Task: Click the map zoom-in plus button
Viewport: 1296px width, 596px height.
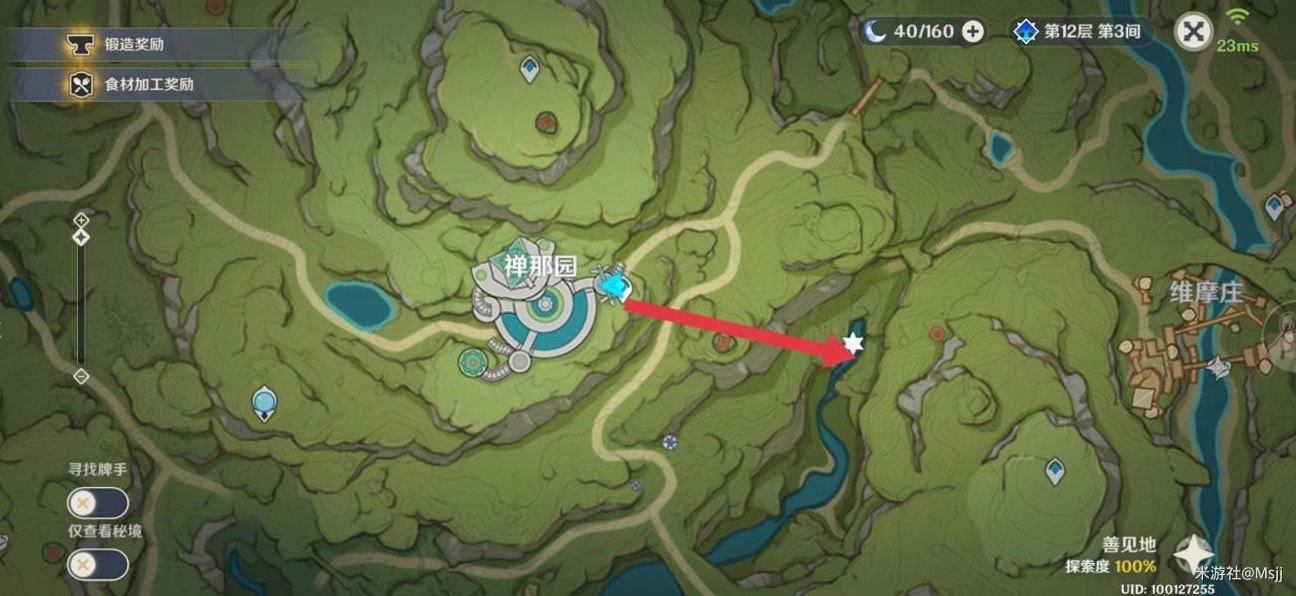Action: coord(81,220)
